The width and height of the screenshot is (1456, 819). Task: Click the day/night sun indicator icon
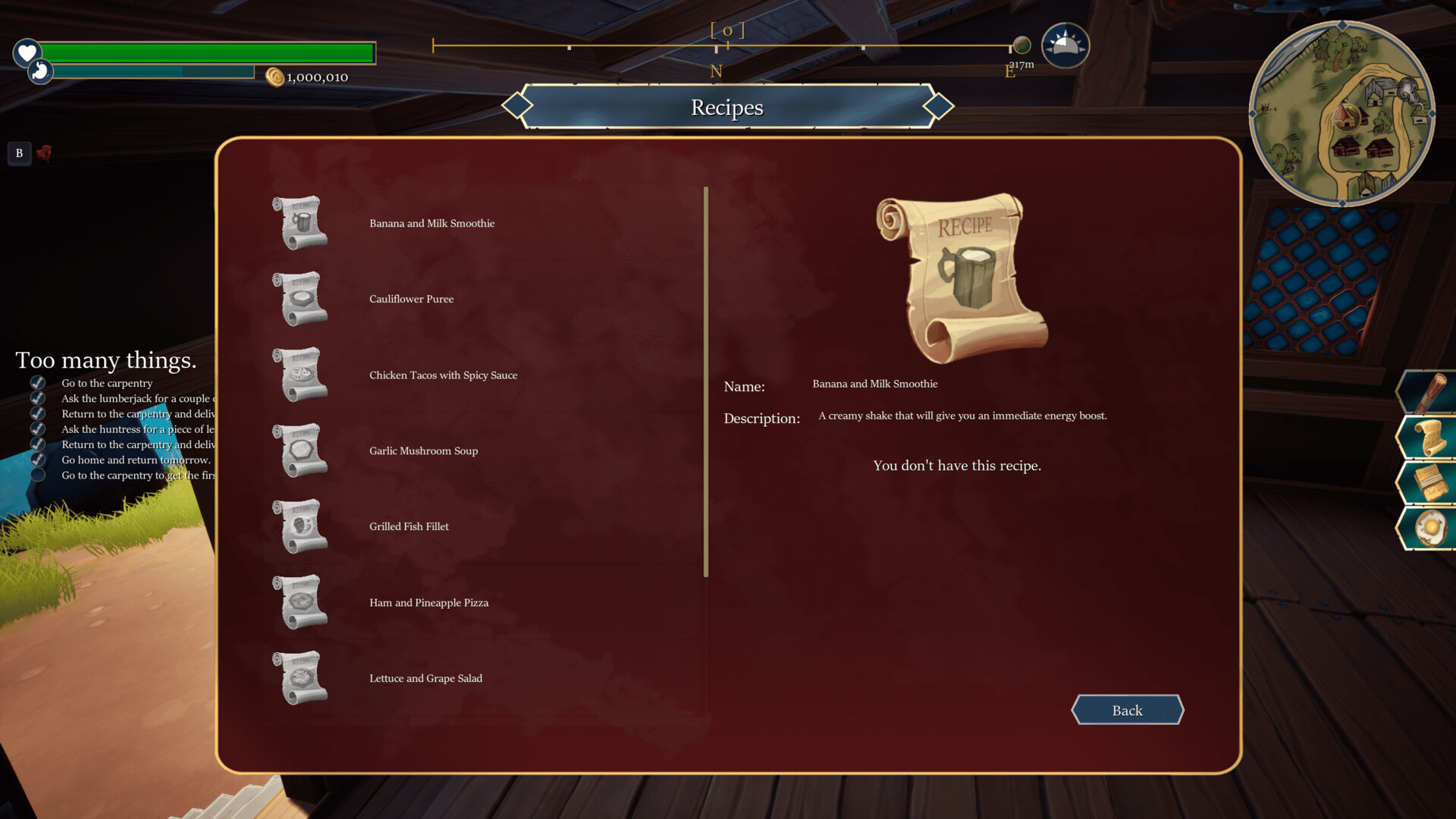tap(1065, 45)
